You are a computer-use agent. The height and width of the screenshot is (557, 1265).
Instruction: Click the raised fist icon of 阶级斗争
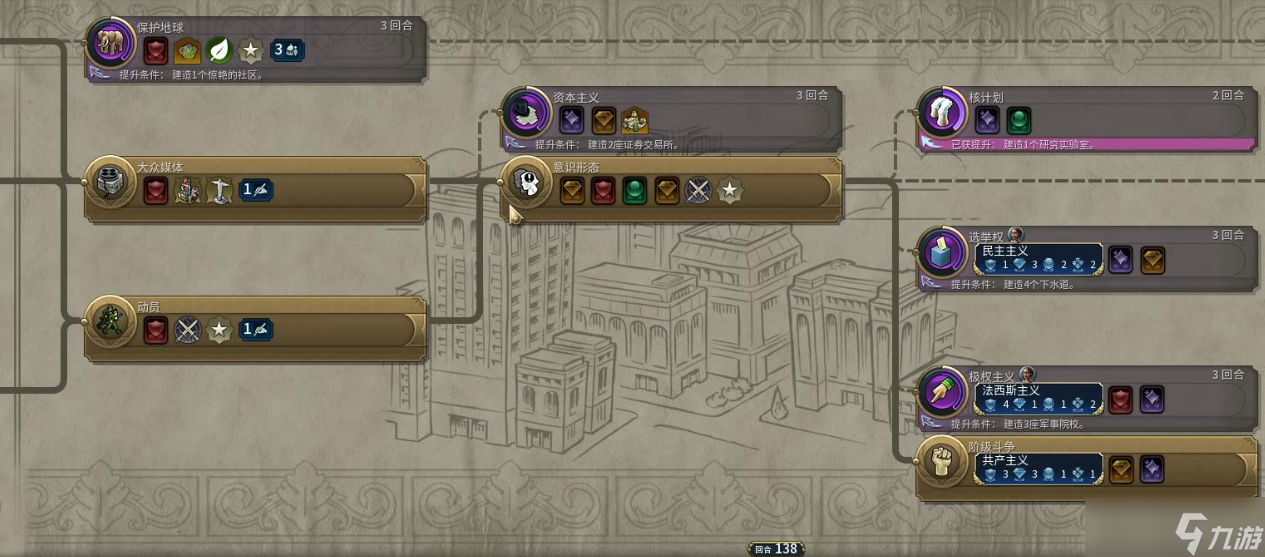coord(940,460)
